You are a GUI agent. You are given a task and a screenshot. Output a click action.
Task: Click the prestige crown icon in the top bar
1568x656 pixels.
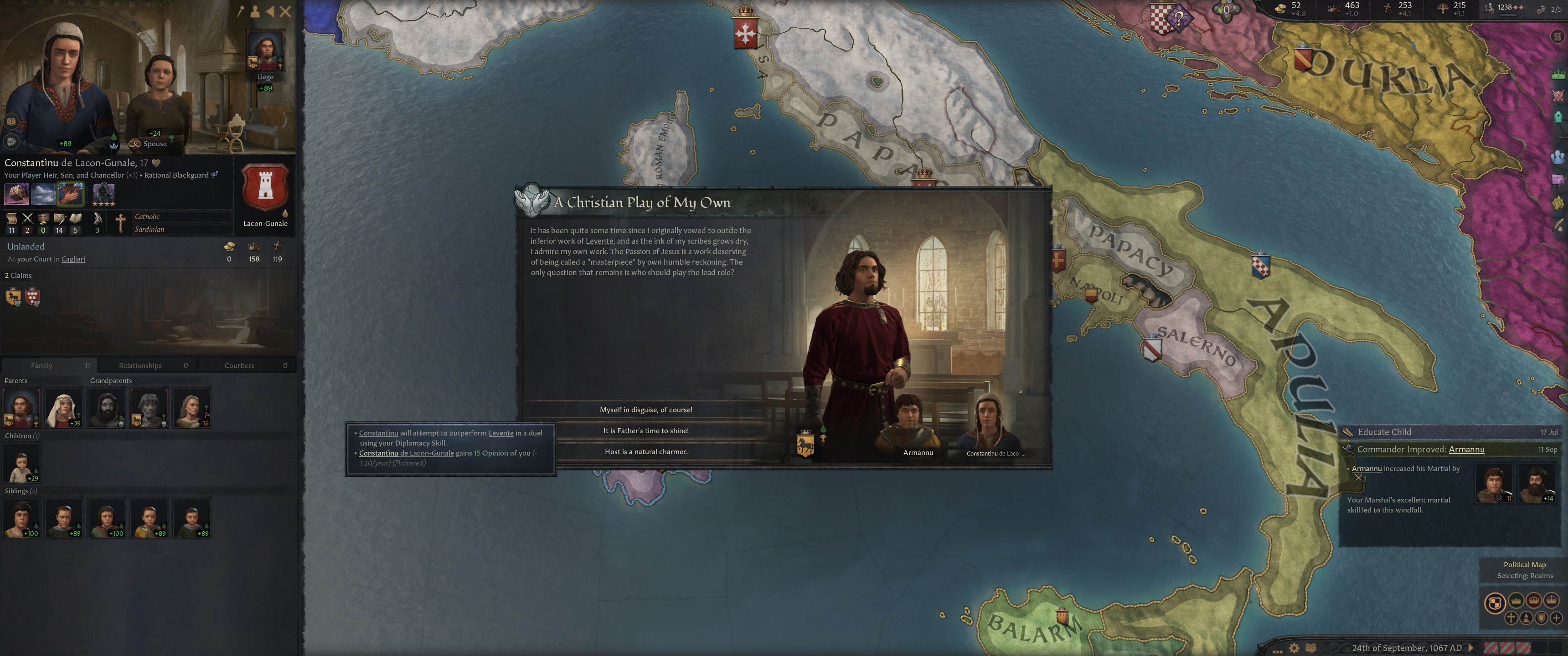[x=1334, y=9]
